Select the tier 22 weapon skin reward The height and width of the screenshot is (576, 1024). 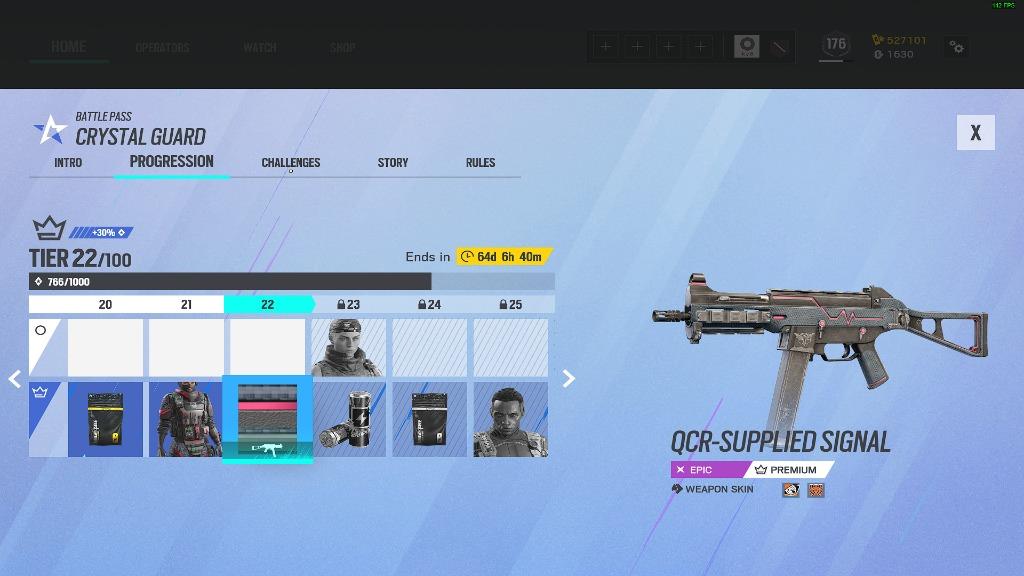coord(267,419)
